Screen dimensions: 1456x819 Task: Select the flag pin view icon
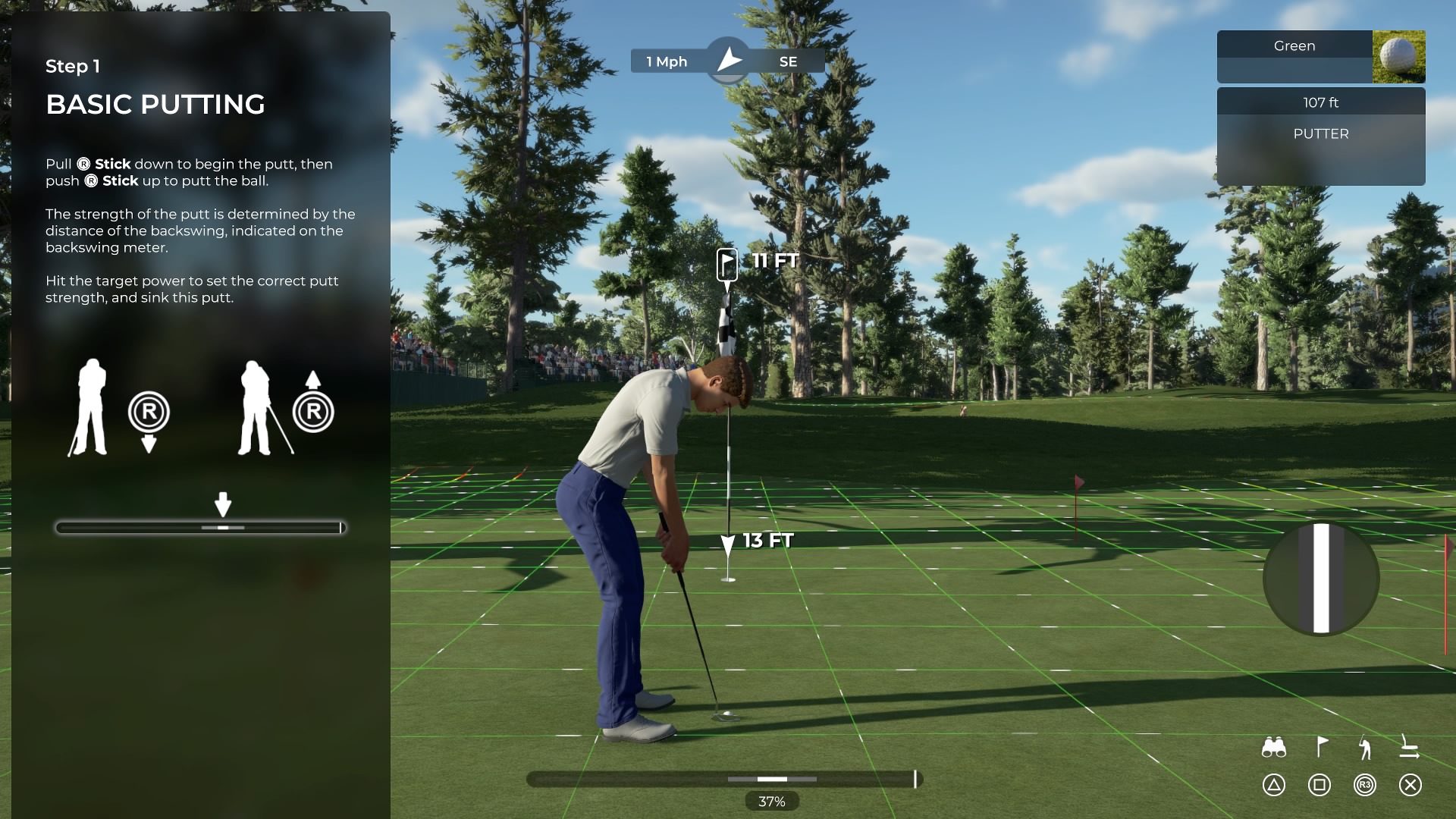(1320, 748)
